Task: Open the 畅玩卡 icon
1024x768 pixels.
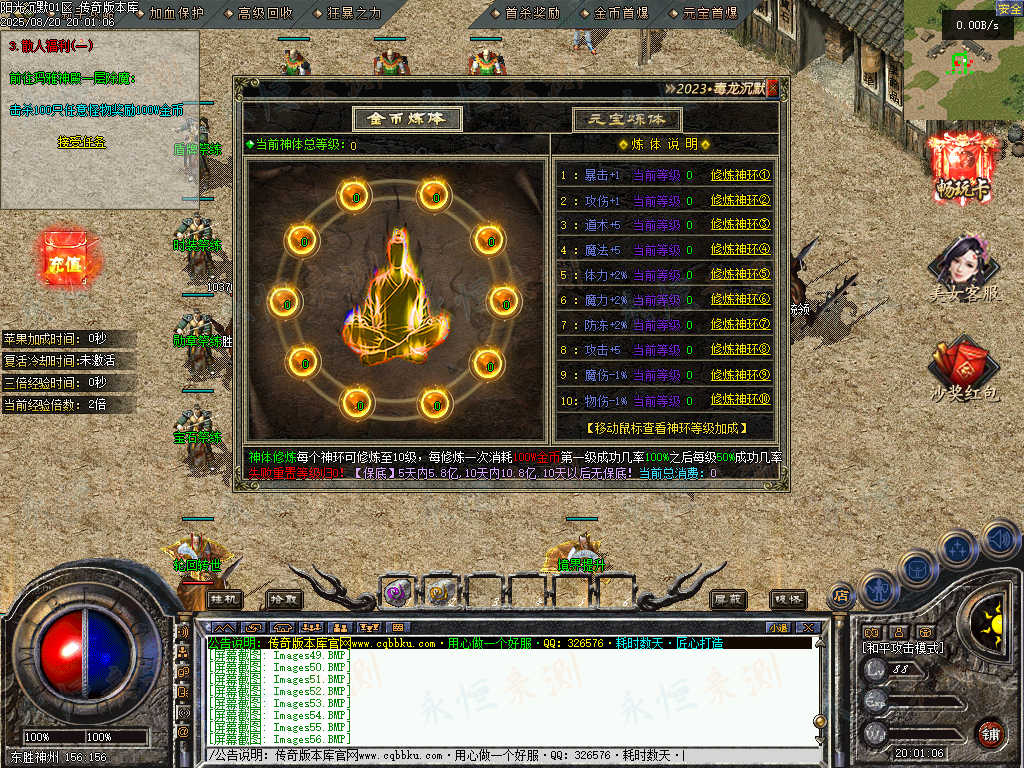Action: (x=964, y=165)
